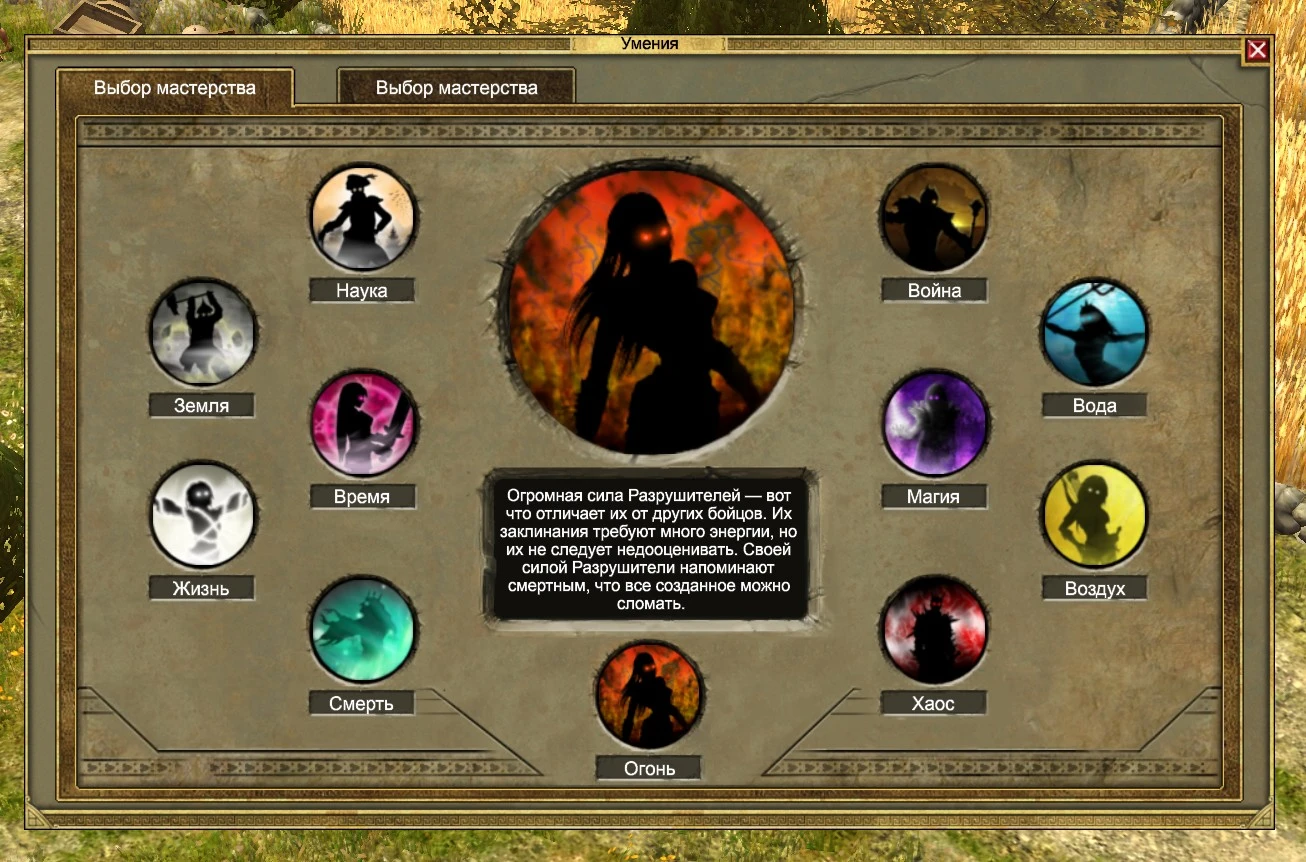Image resolution: width=1306 pixels, height=862 pixels.
Task: Click the Война name plate
Action: tap(934, 290)
